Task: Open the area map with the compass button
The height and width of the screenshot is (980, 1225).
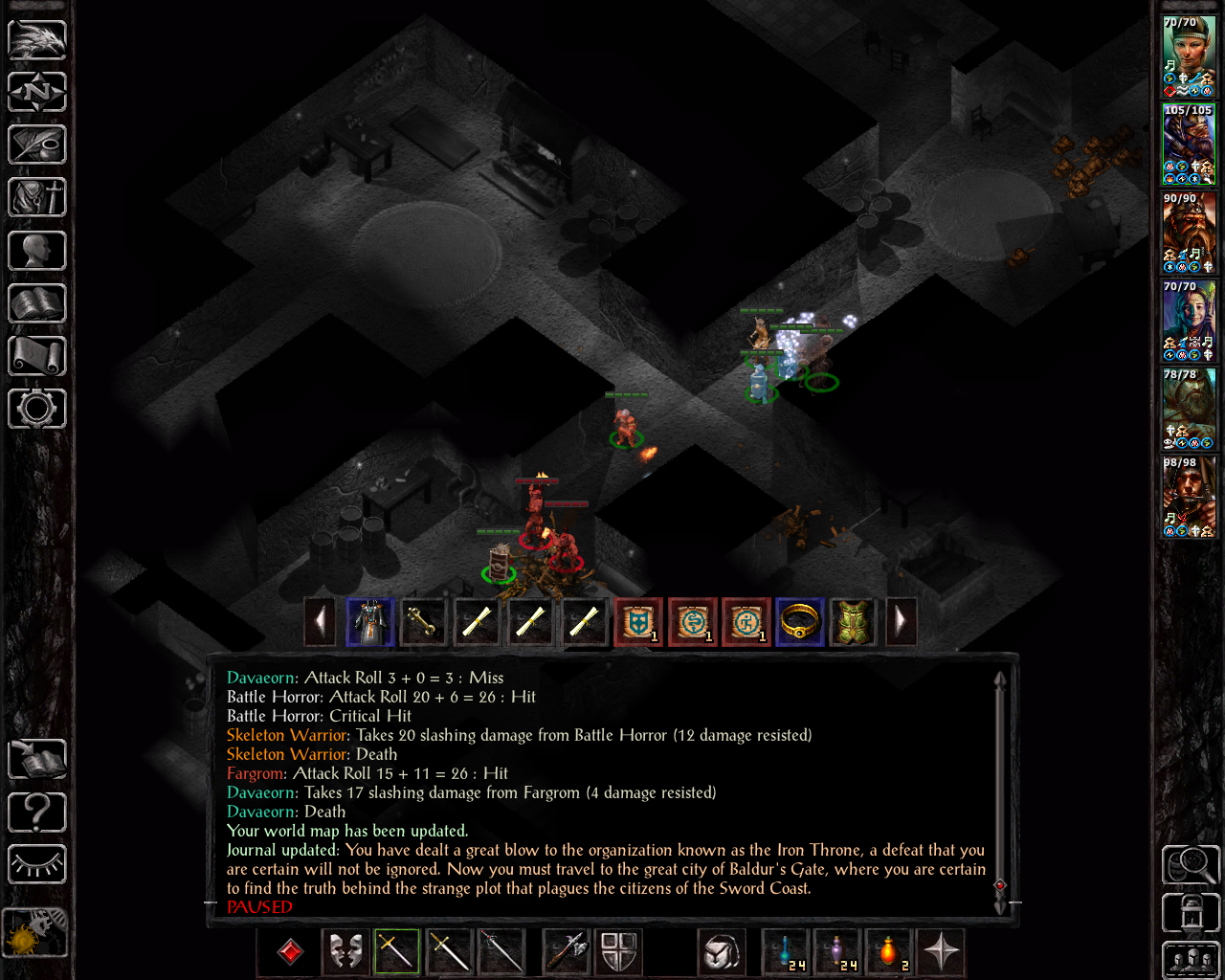Action: (x=37, y=93)
